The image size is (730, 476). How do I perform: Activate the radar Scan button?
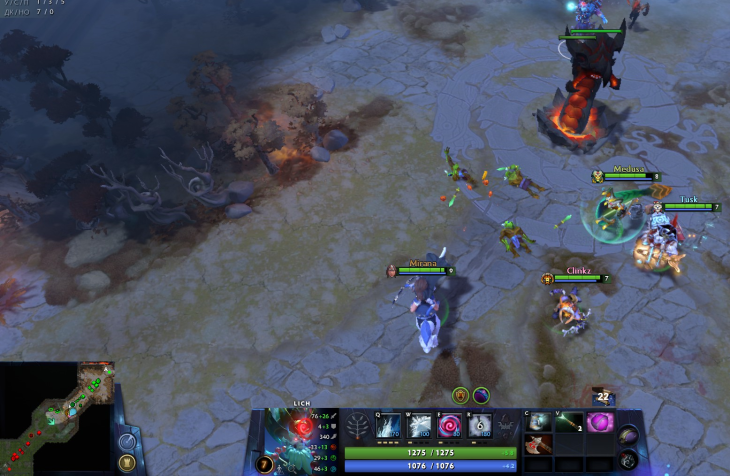click(127, 441)
